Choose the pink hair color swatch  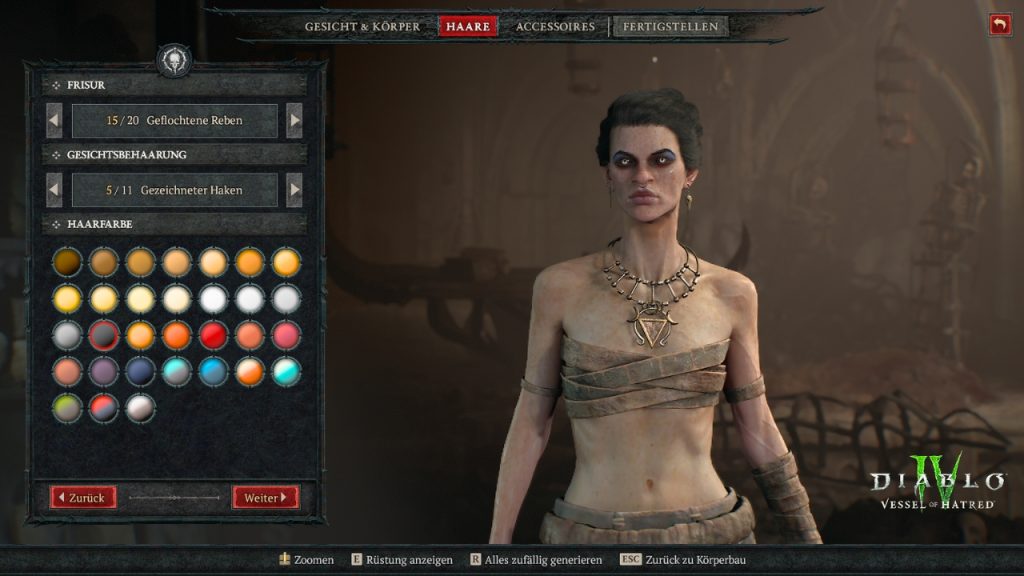pyautogui.click(x=286, y=334)
